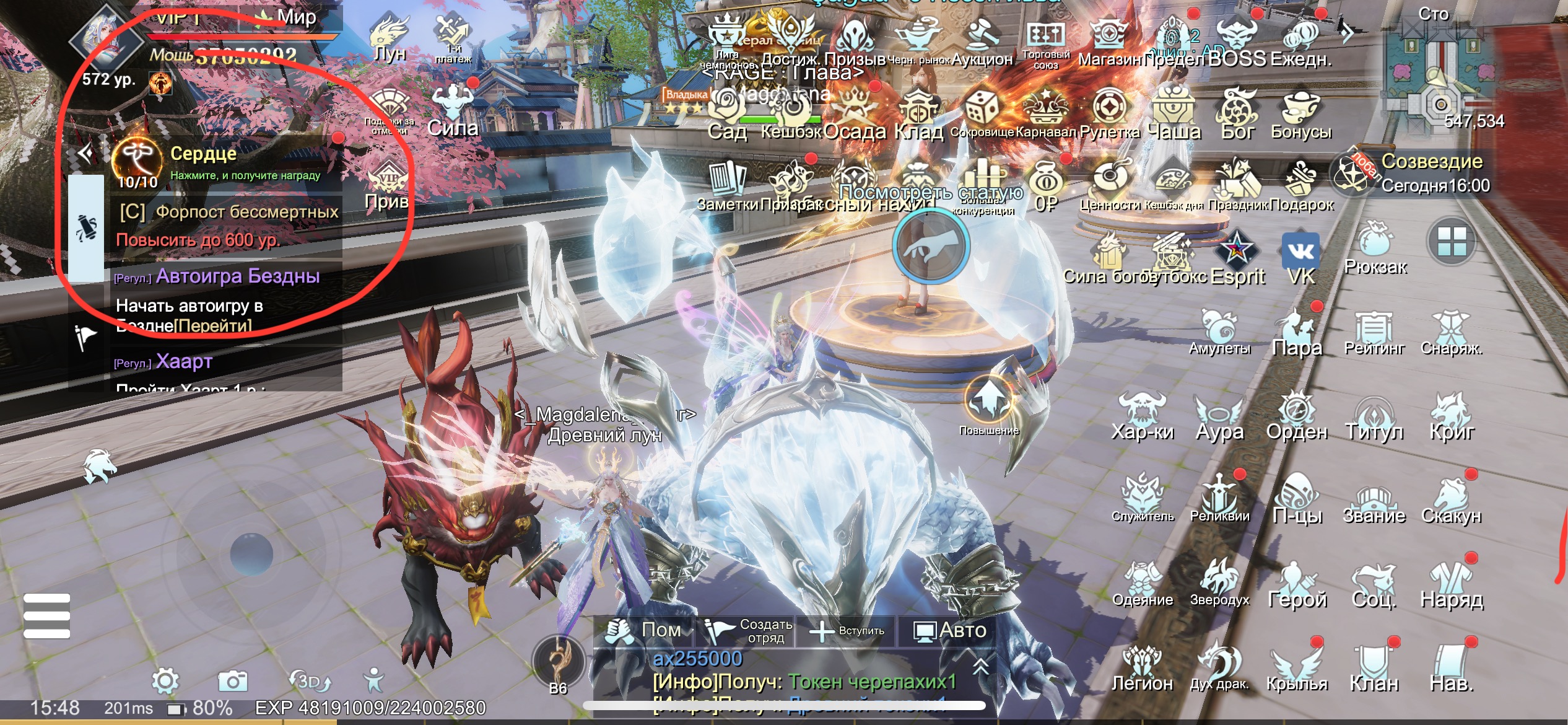Open the Аукцион auction menu
Viewport: 1568px width, 725px height.
(982, 41)
